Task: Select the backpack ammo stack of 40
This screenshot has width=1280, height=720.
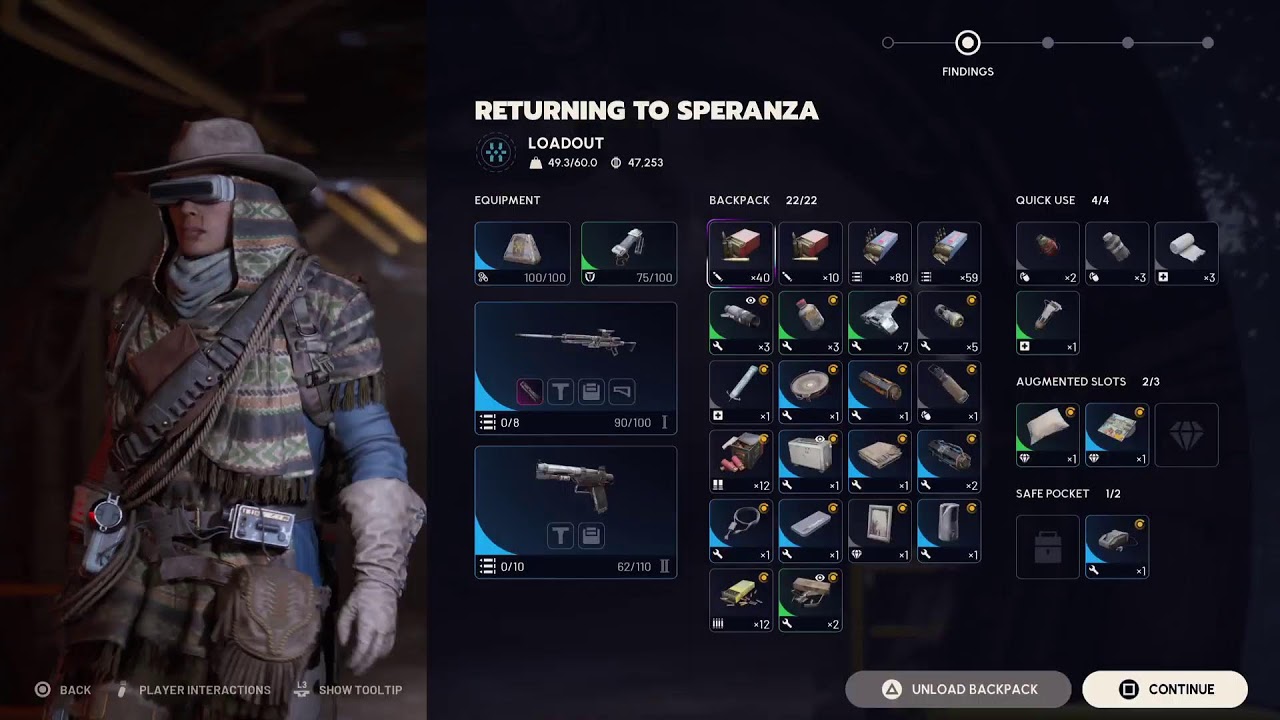Action: click(741, 254)
